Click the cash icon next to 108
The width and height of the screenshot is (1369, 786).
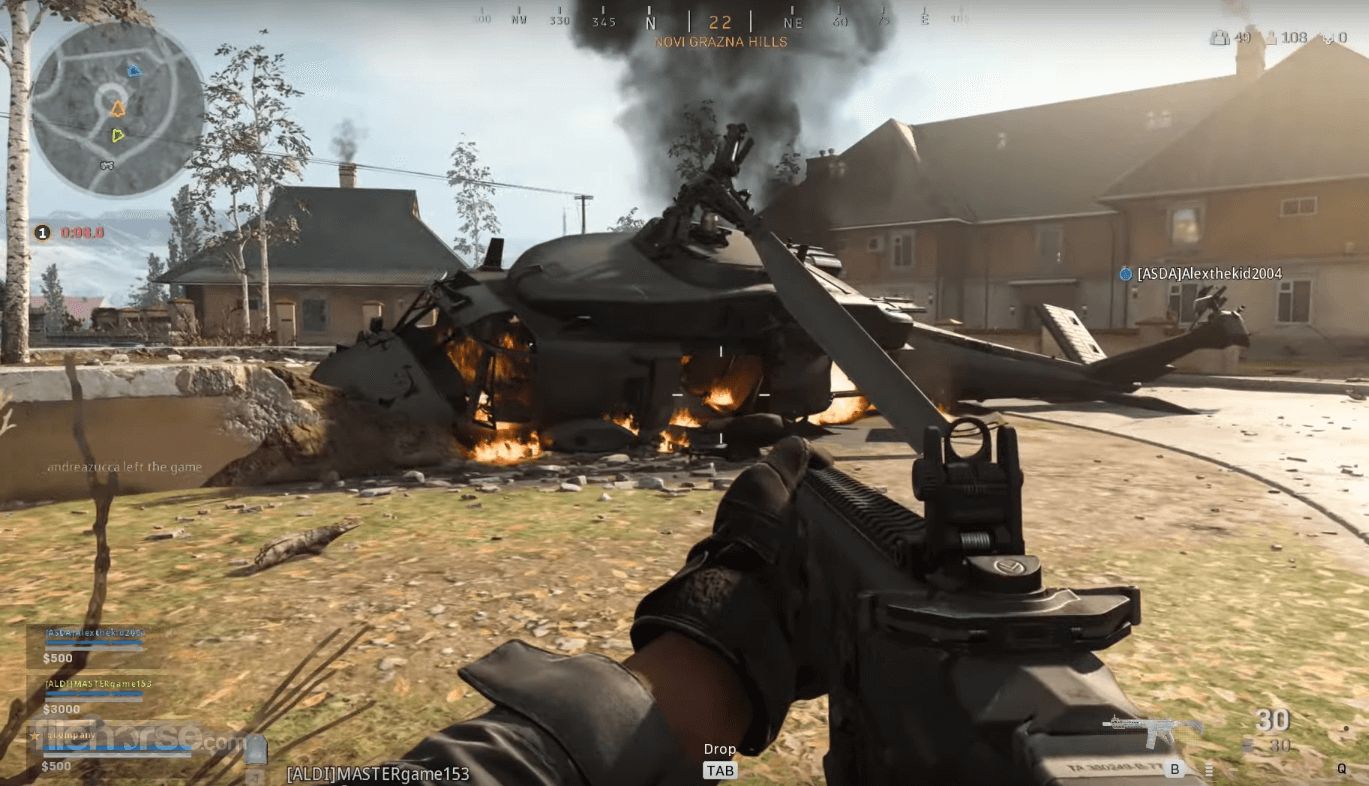point(1271,38)
